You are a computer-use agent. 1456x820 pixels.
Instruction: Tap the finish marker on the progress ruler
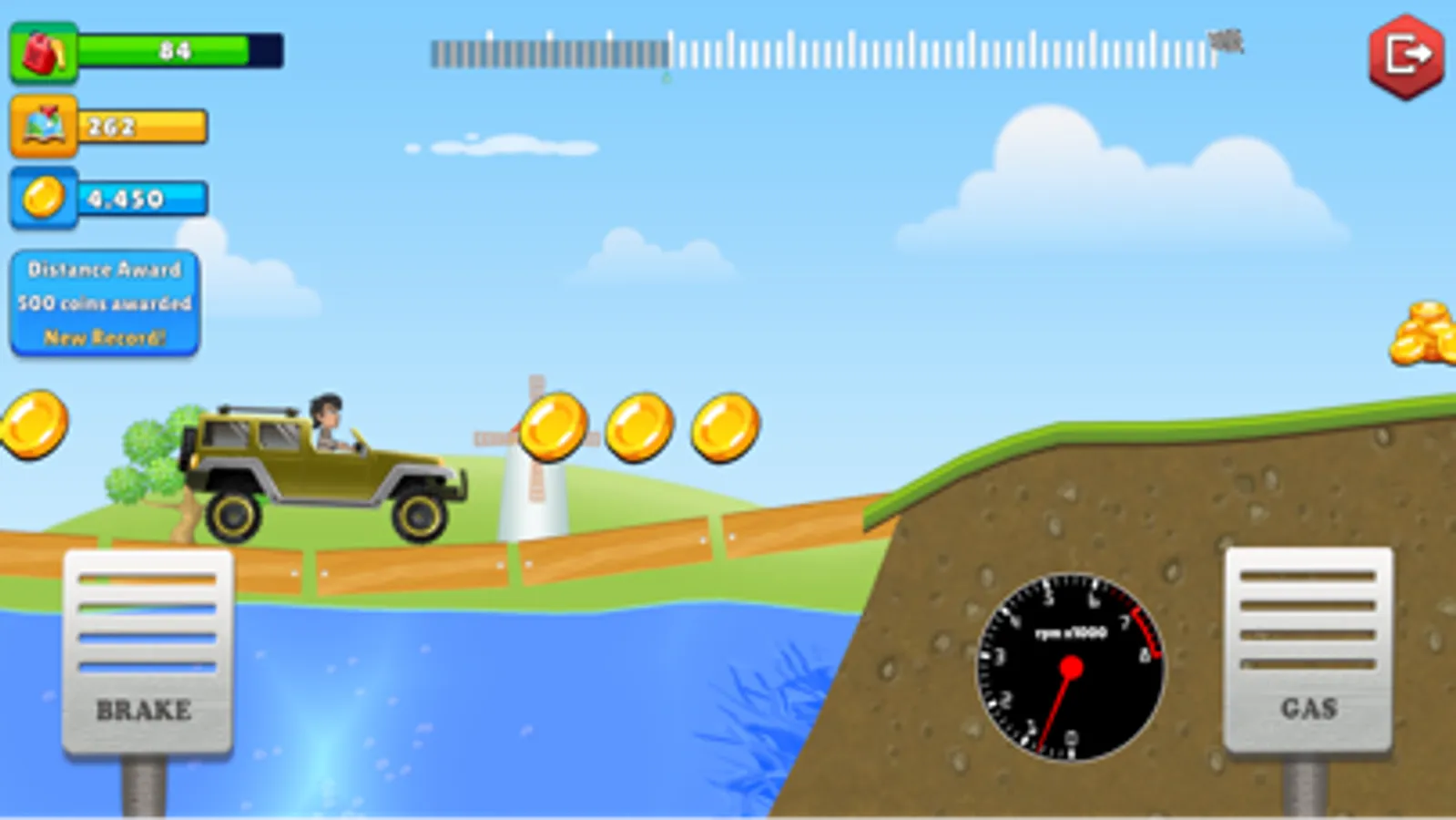click(1225, 41)
